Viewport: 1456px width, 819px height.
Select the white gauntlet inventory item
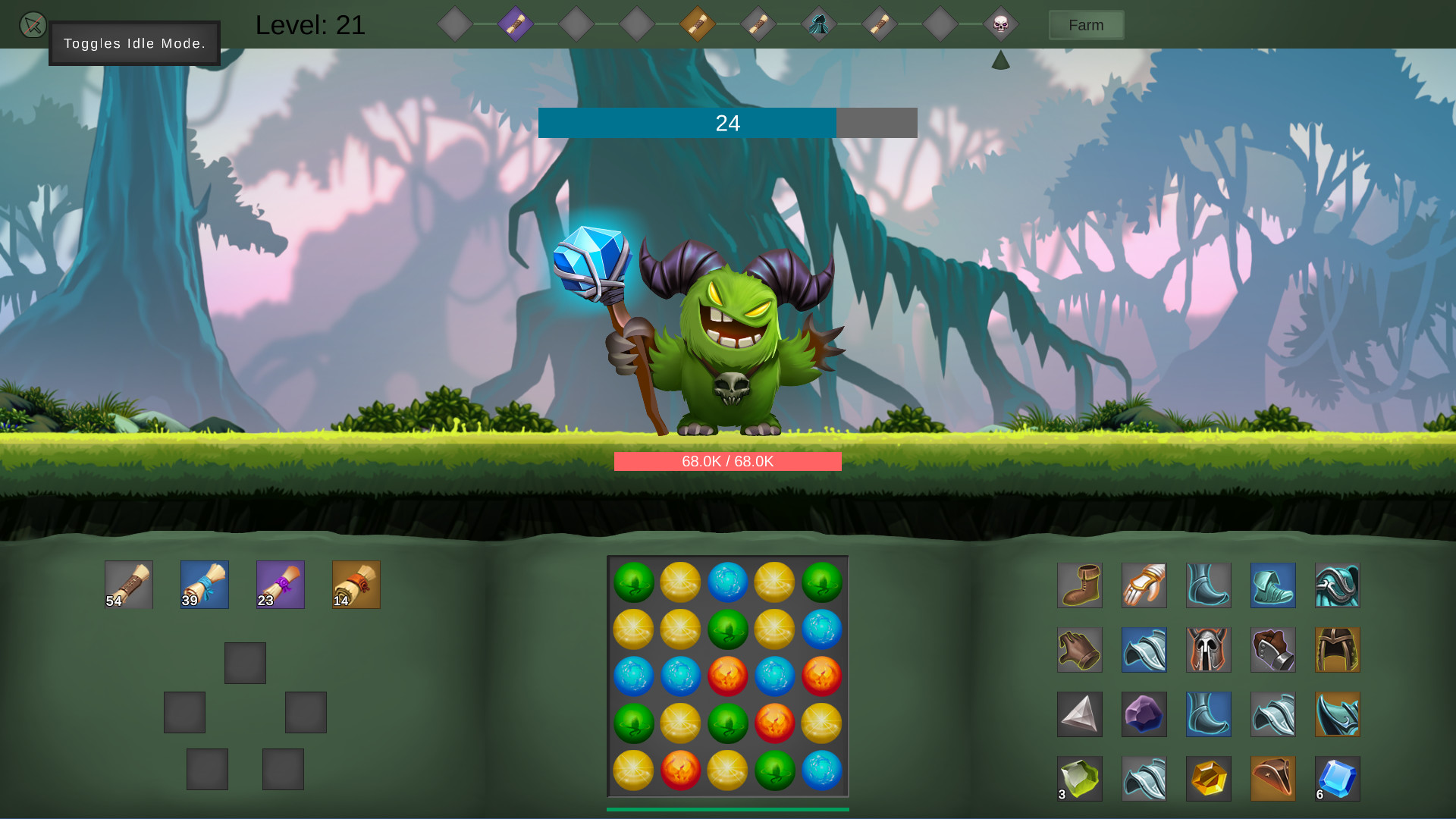click(x=1144, y=585)
